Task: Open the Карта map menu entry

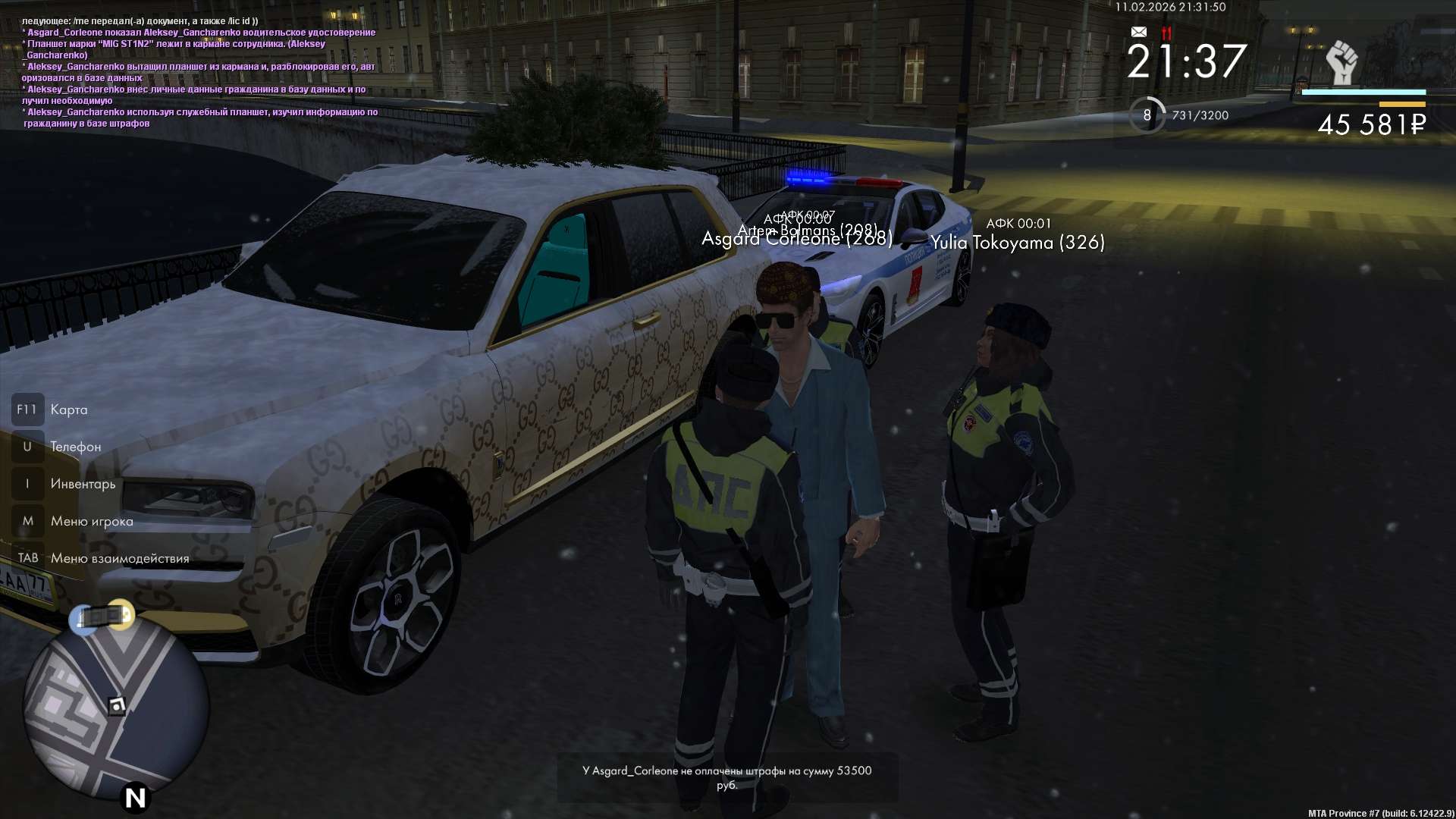Action: 68,410
